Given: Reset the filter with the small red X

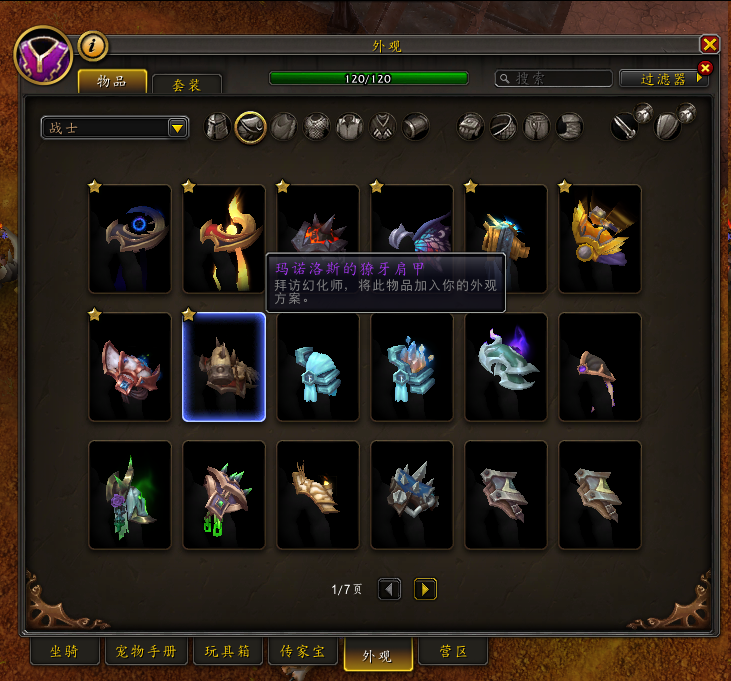Looking at the screenshot, I should tap(704, 68).
